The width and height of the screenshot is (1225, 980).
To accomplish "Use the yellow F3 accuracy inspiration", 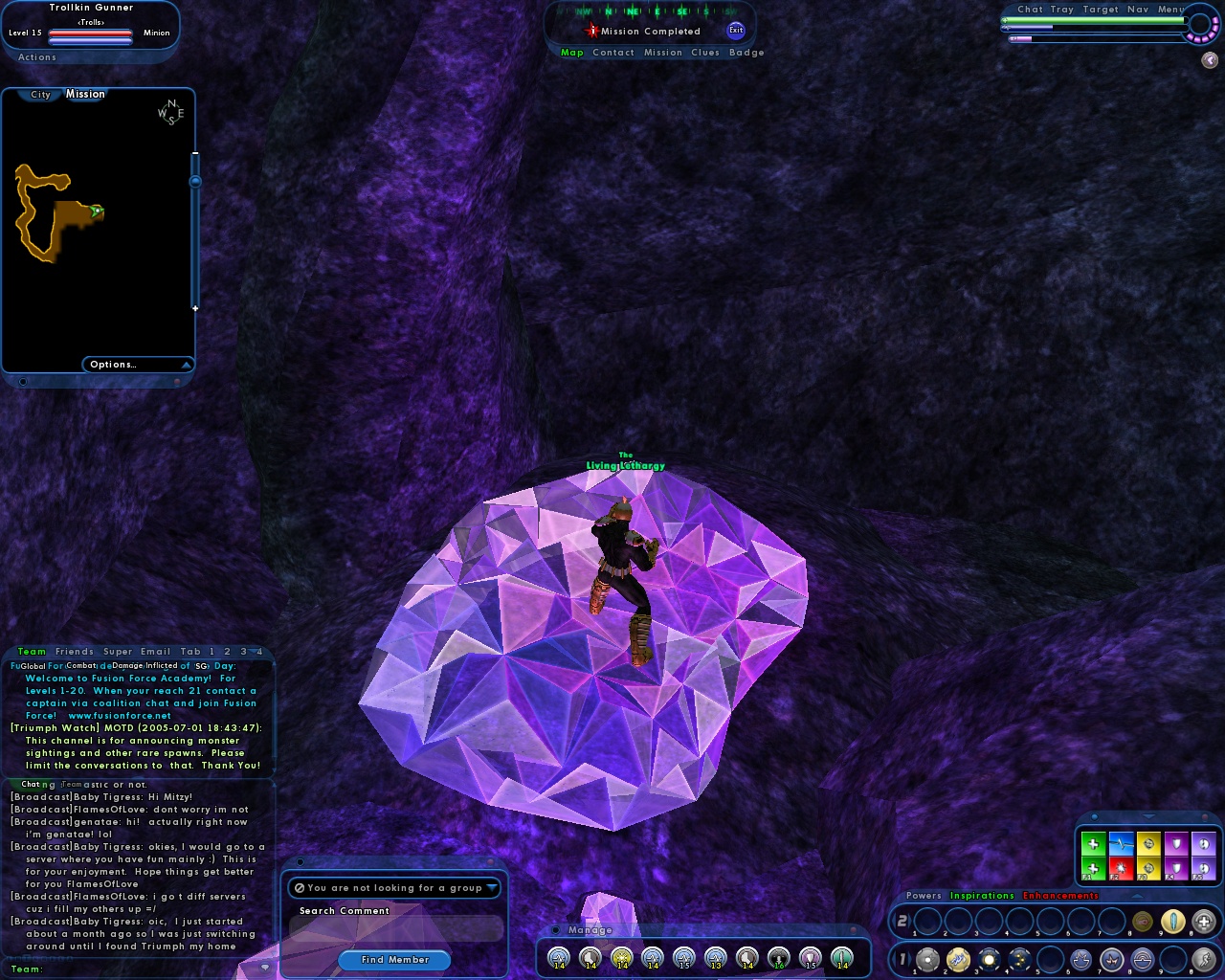I will point(1147,869).
